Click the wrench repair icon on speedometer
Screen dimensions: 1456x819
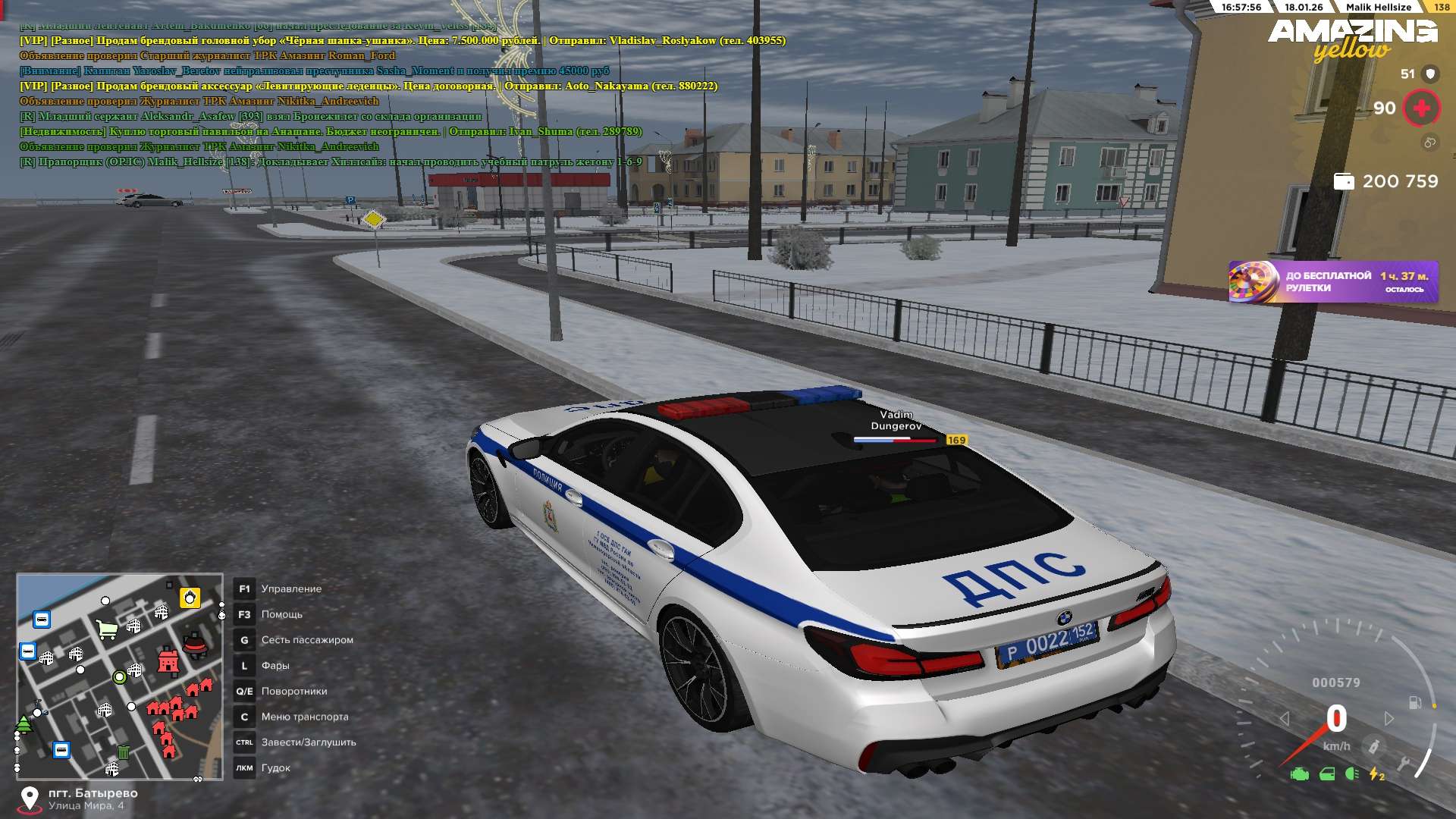point(1404,763)
